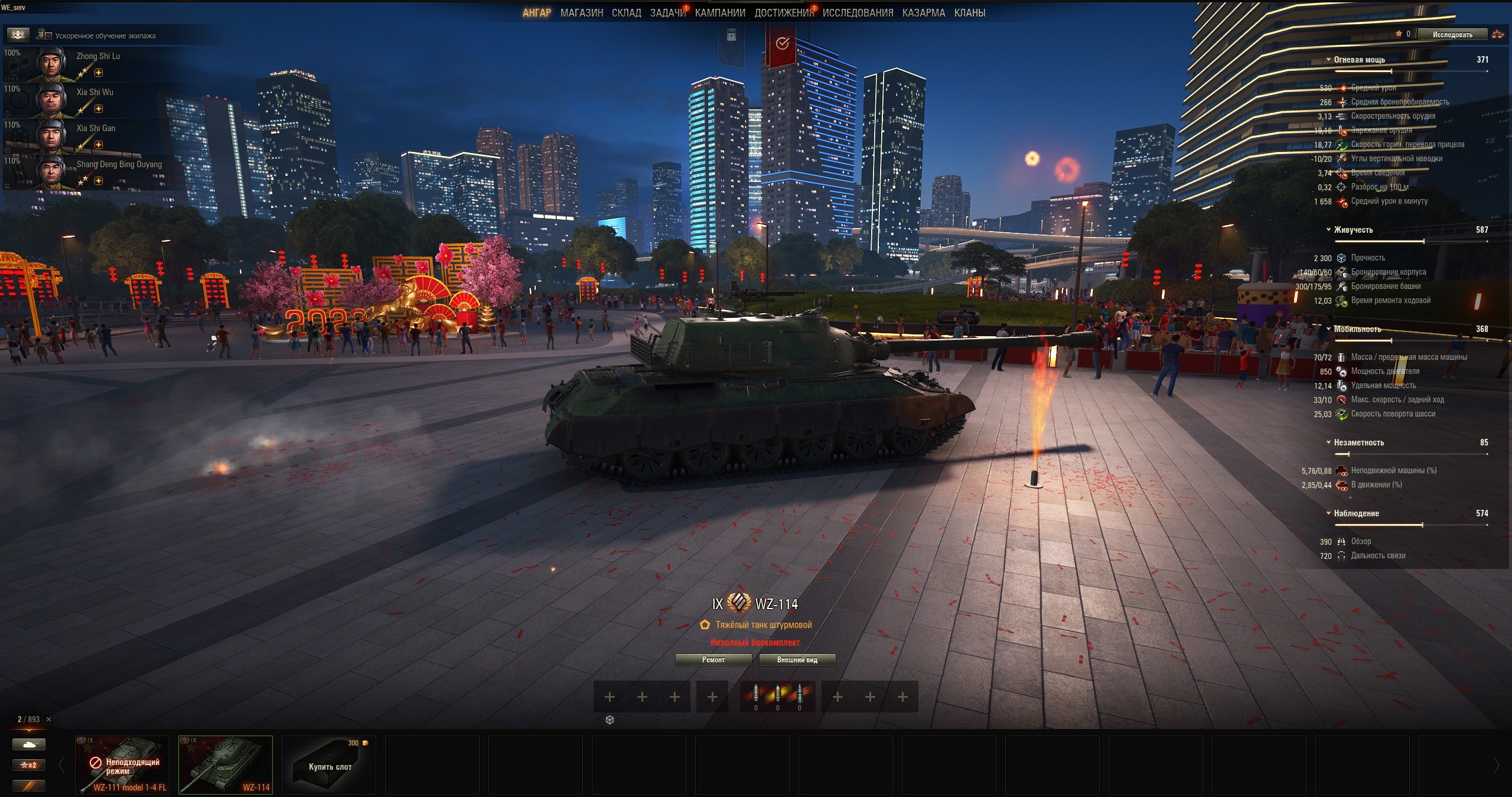Viewport: 1512px width, 797px height.
Task: Click the Ремонт repair button
Action: (713, 660)
